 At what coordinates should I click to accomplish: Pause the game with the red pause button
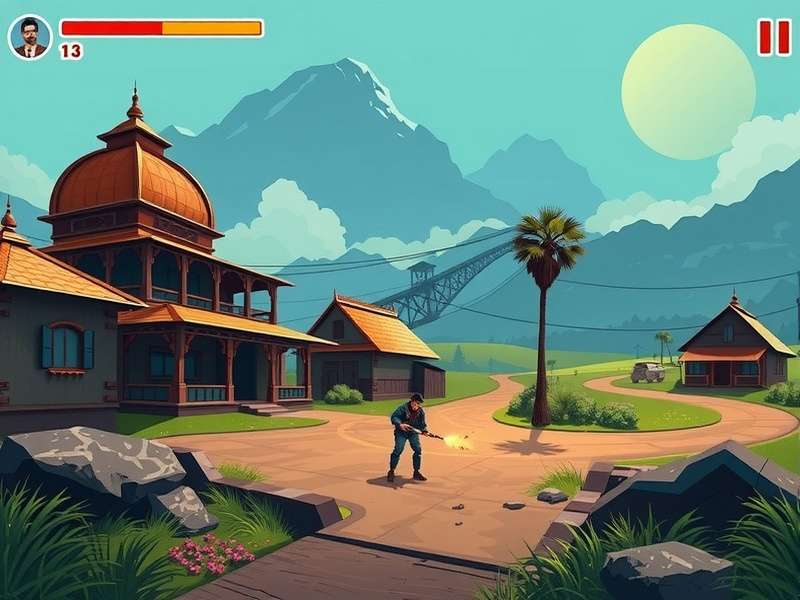[773, 37]
